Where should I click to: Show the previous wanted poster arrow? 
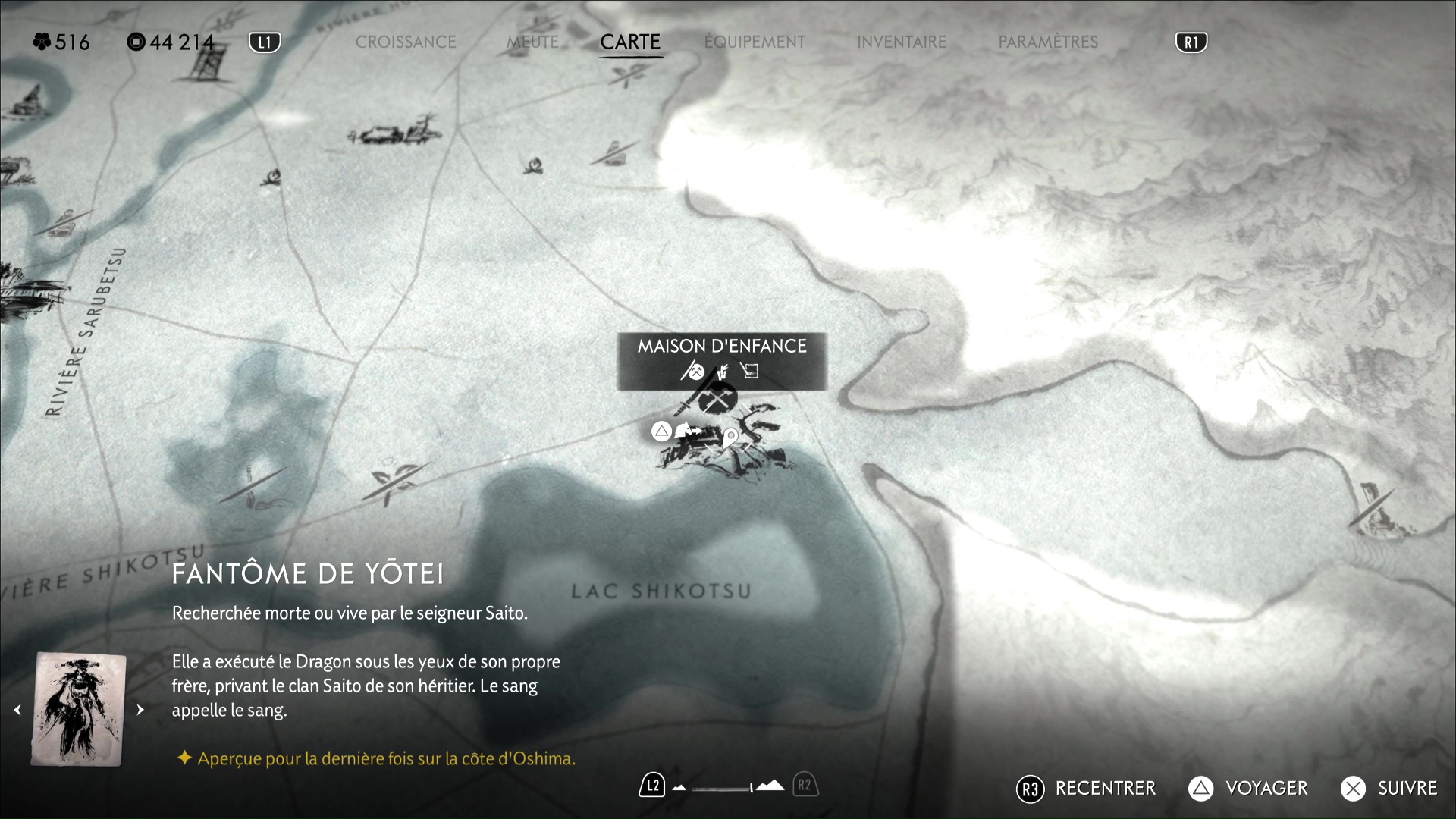click(17, 710)
